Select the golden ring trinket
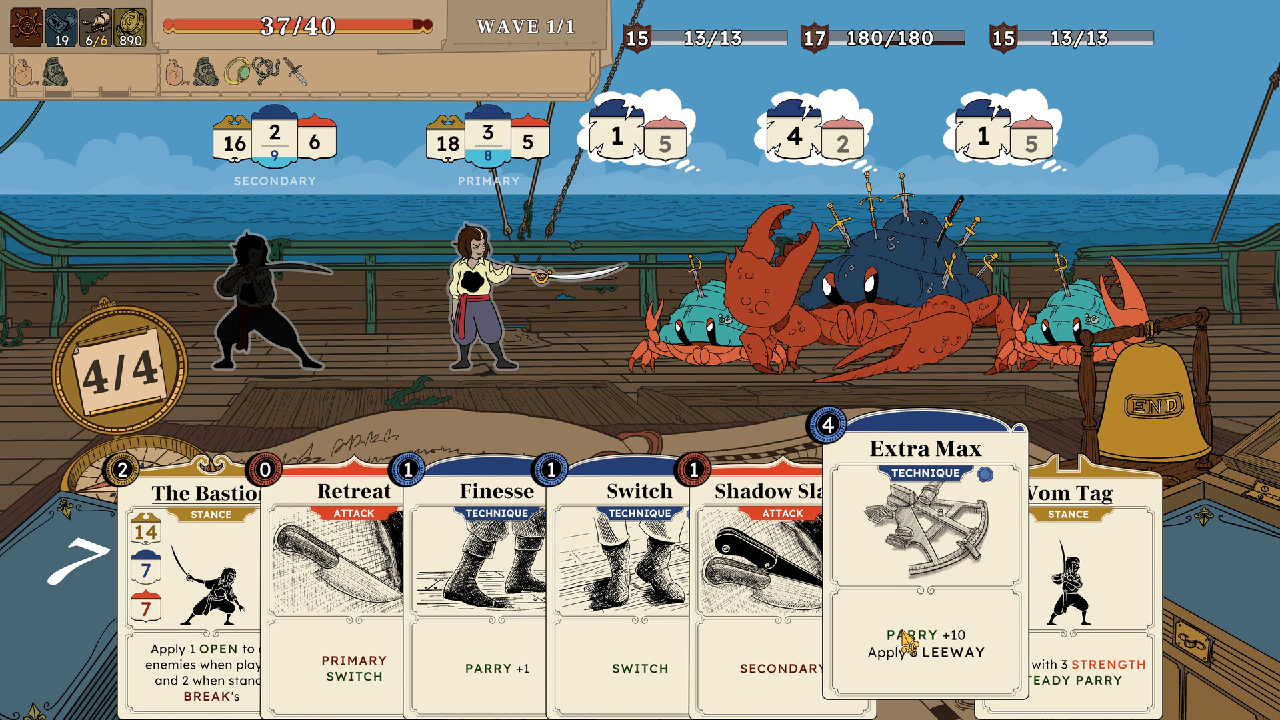 (x=237, y=70)
